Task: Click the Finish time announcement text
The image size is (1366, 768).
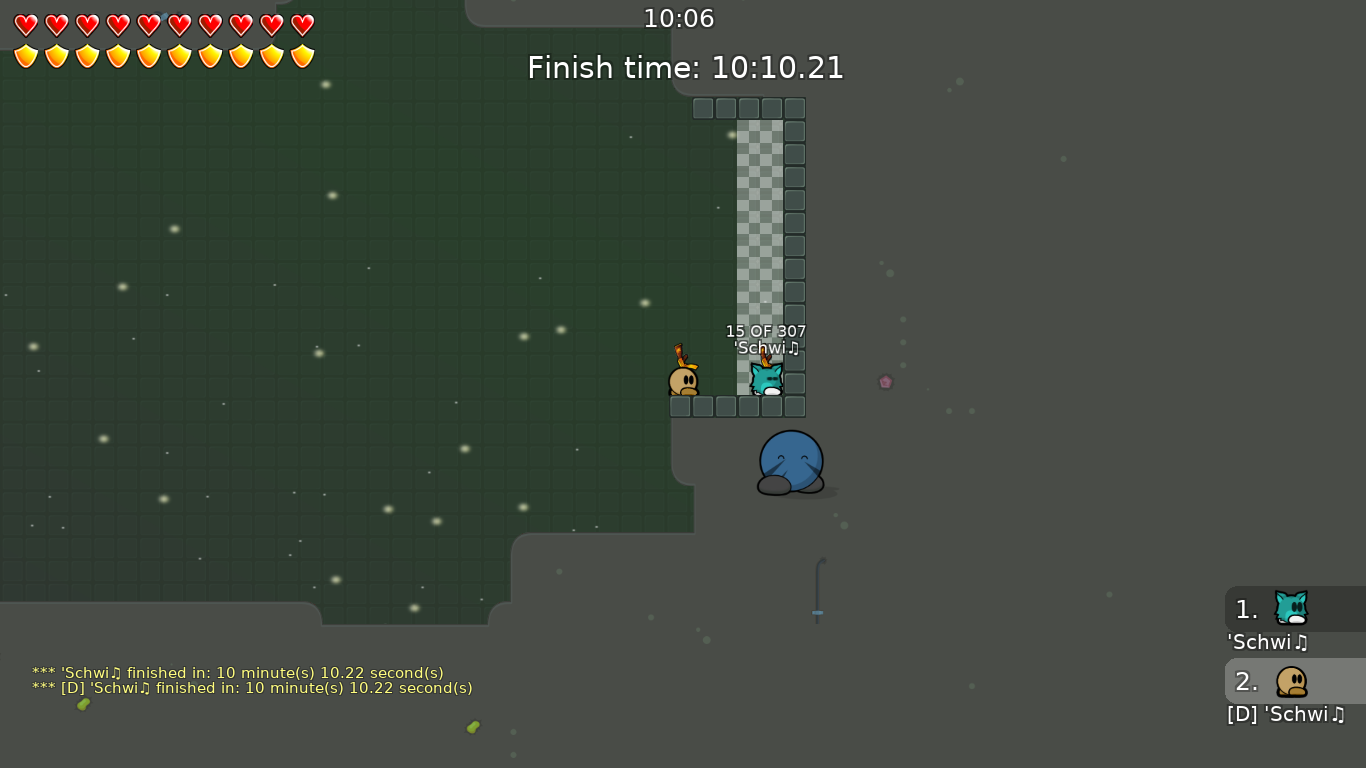Action: (x=683, y=68)
